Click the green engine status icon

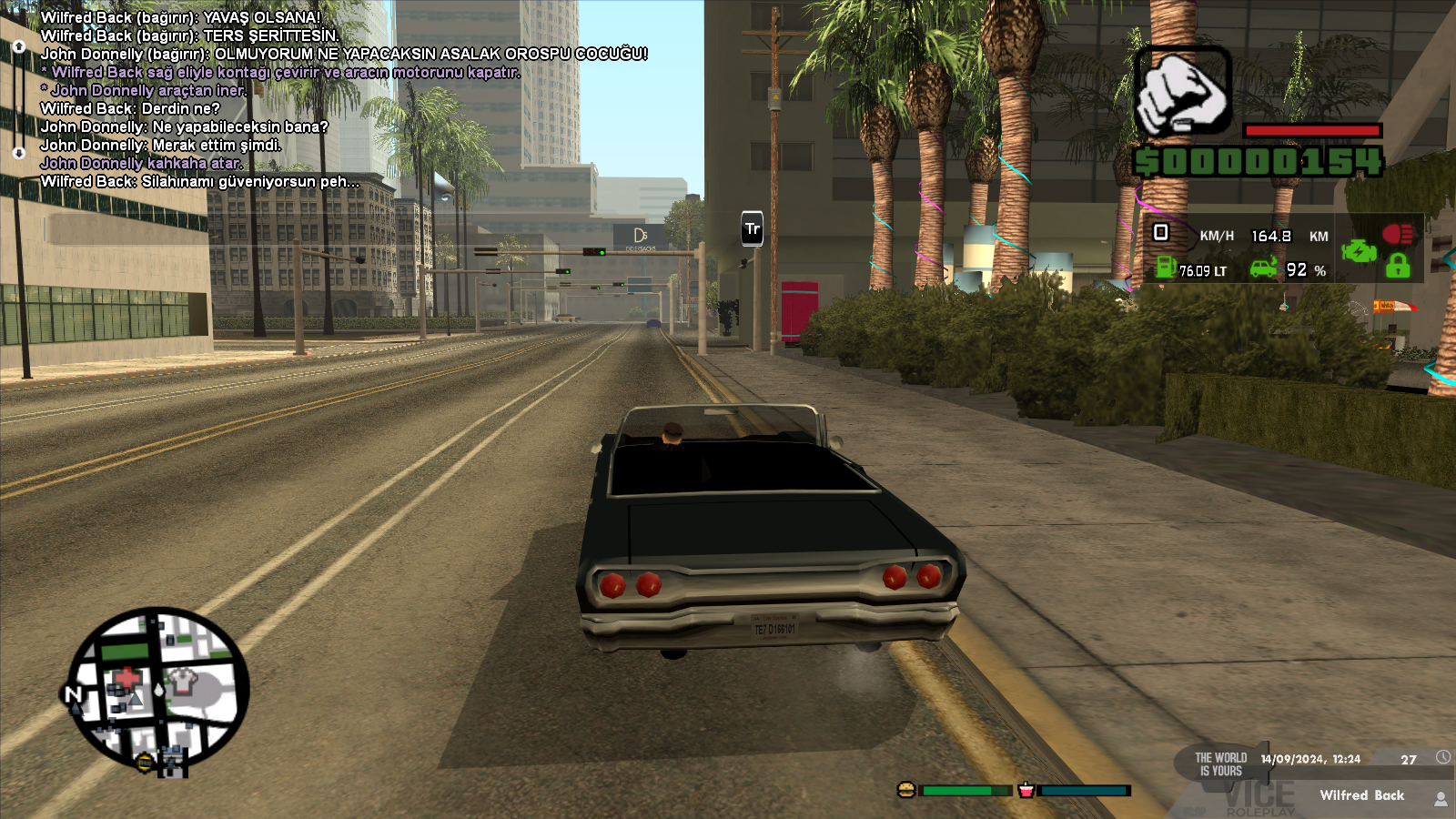[1359, 250]
